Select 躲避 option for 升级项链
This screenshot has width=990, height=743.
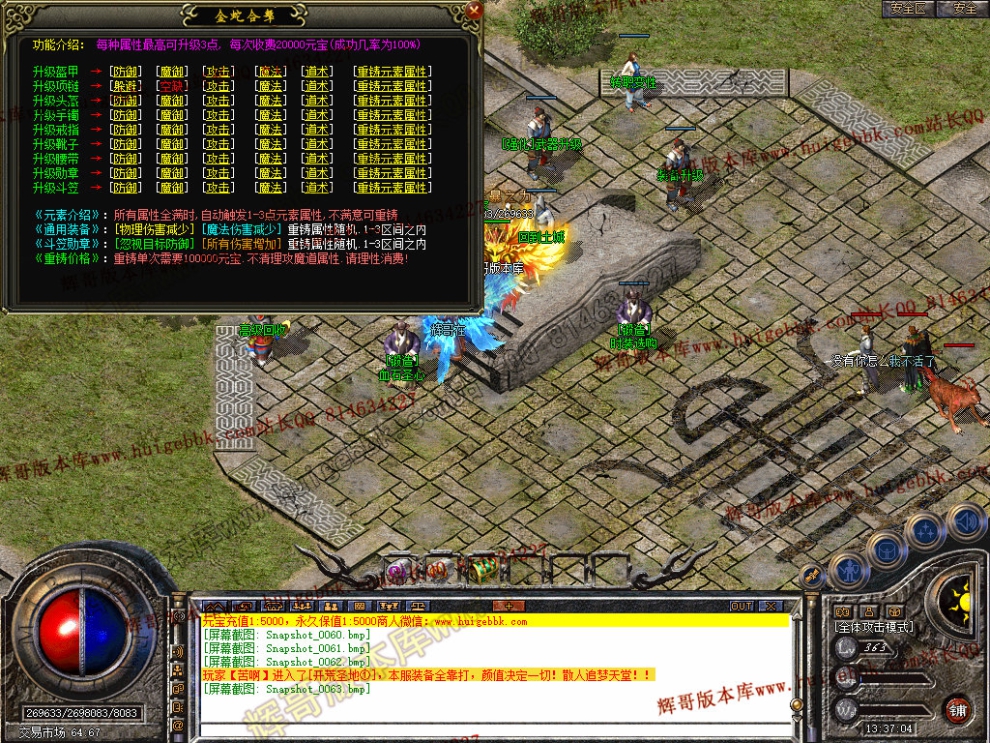(125, 86)
